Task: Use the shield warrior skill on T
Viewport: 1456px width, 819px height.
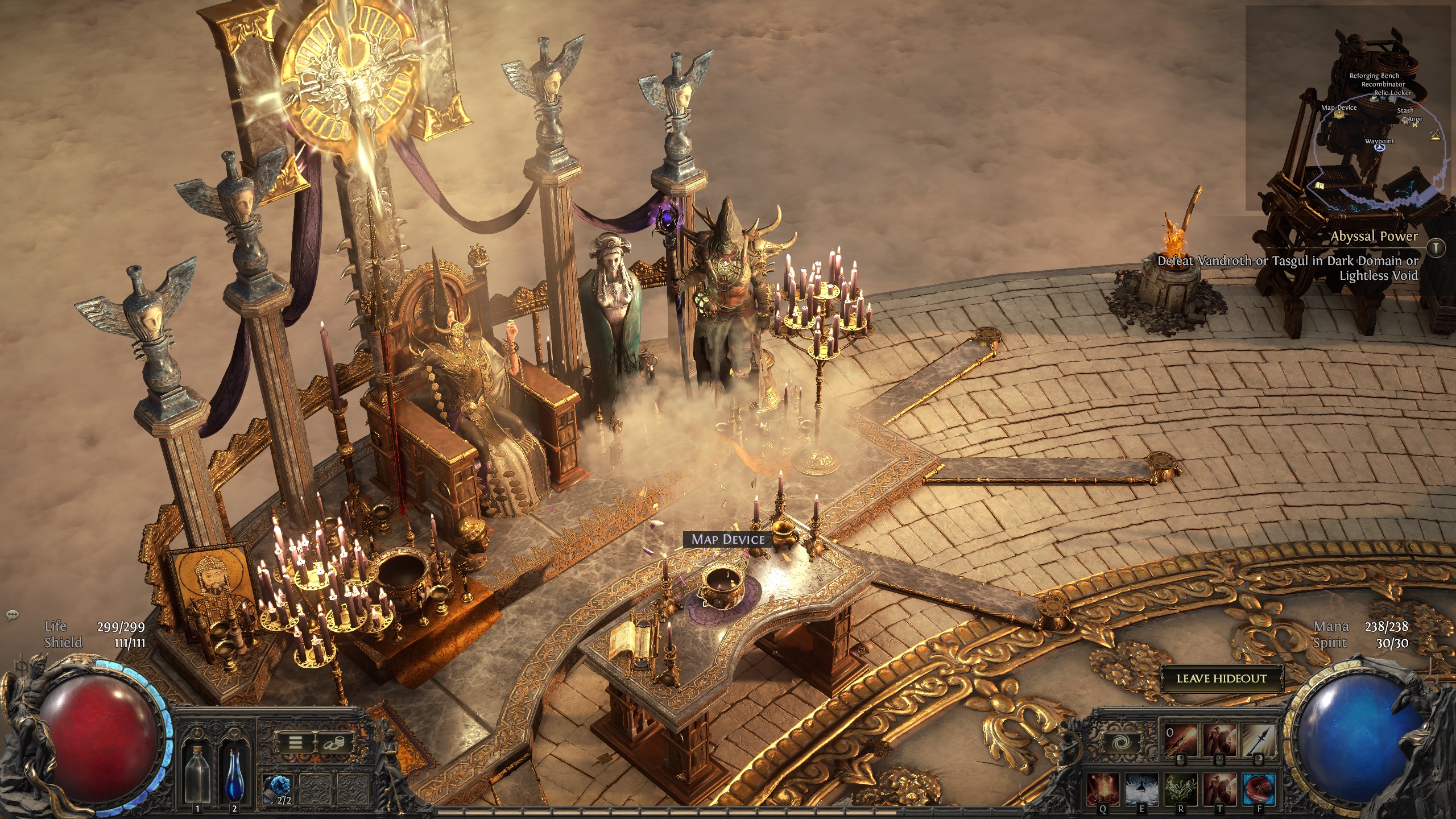Action: click(x=1219, y=788)
